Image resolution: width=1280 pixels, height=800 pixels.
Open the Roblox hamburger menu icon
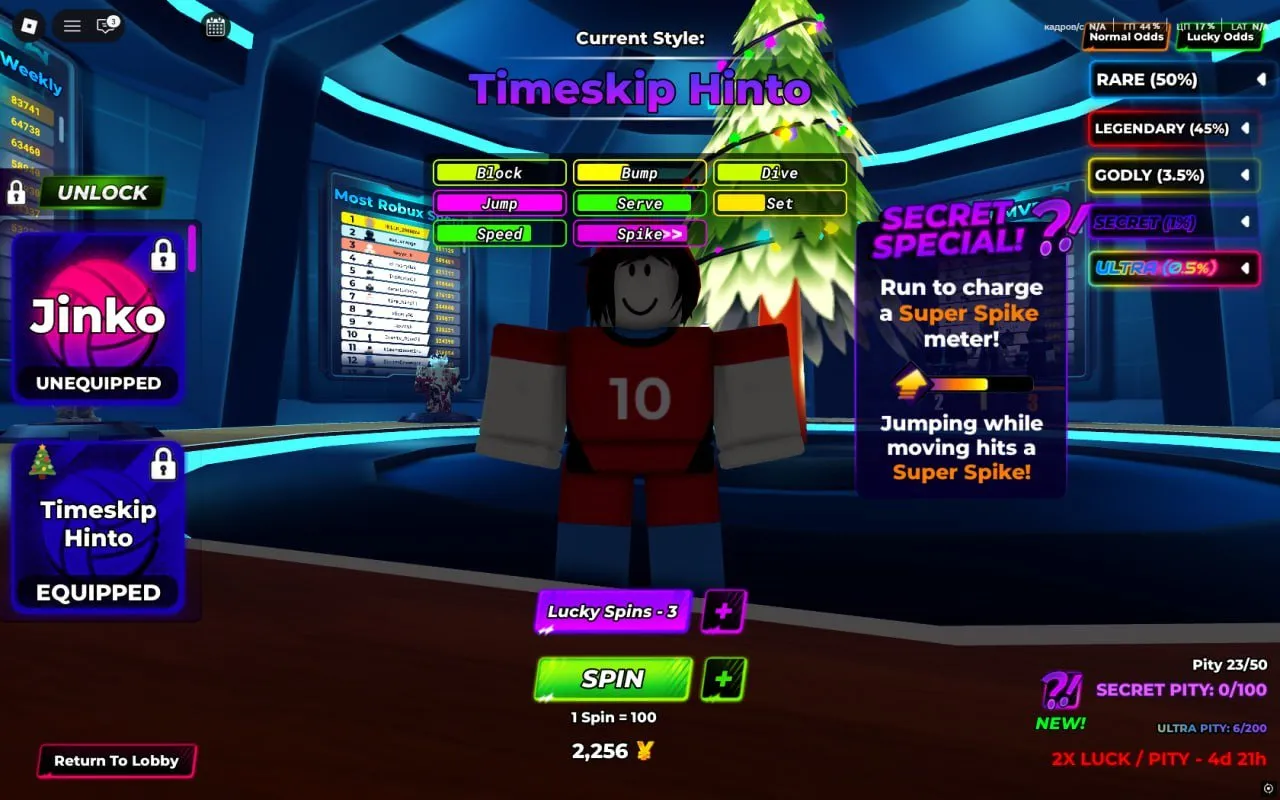pyautogui.click(x=71, y=26)
